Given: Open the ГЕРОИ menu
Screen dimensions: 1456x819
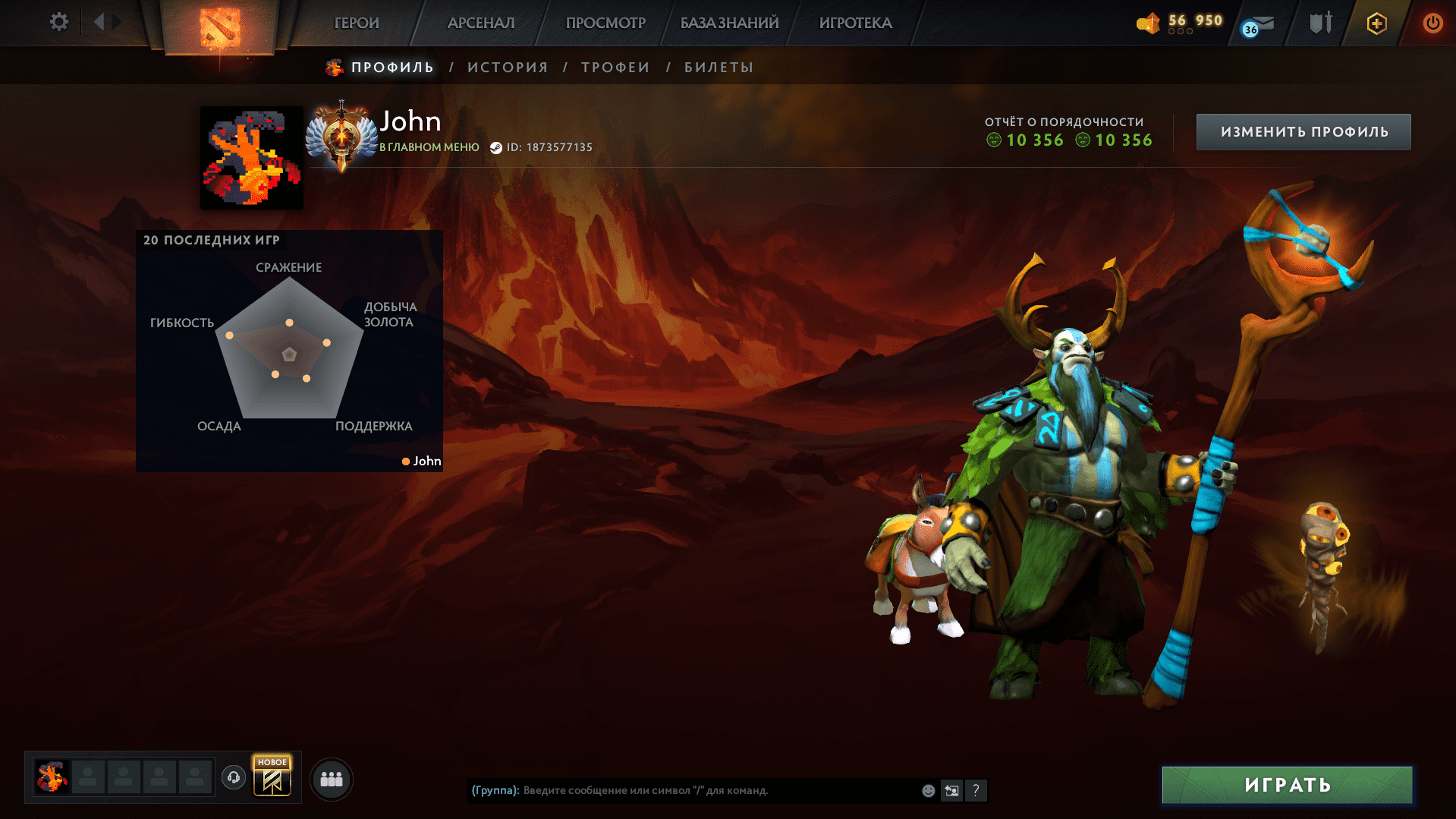Looking at the screenshot, I should [x=356, y=23].
